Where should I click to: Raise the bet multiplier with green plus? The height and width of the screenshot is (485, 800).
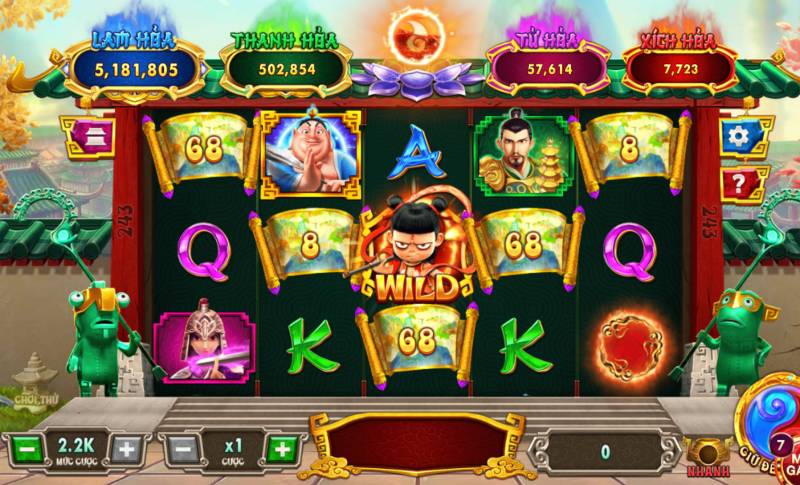pos(282,449)
